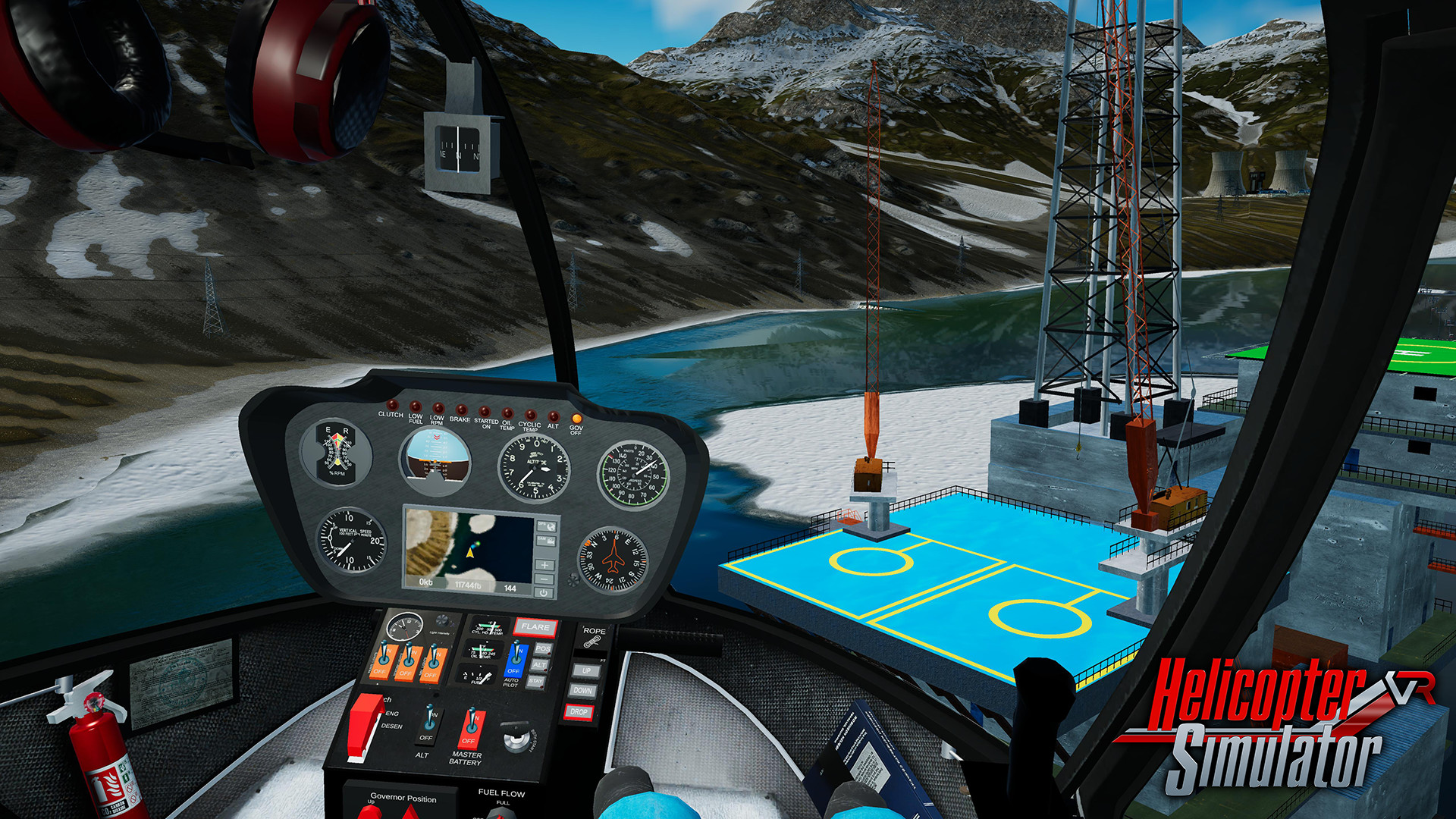The width and height of the screenshot is (1456, 819).
Task: Select the STAY autopilot button
Action: tap(536, 681)
